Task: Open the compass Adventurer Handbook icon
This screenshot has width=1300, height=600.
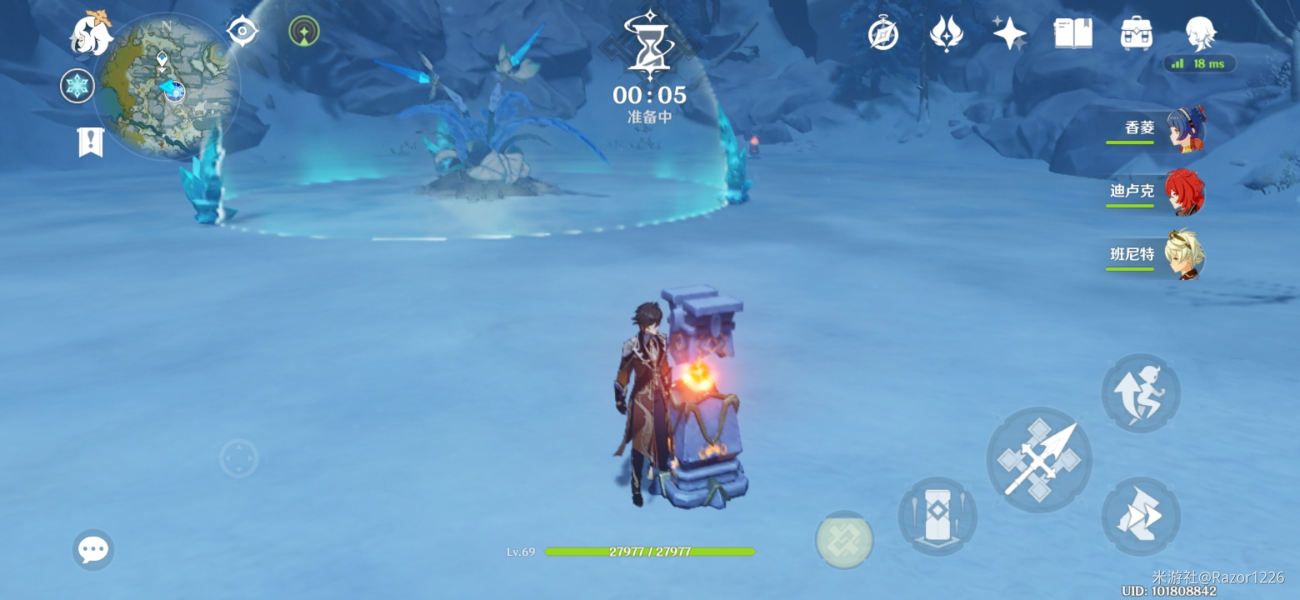Action: (883, 34)
